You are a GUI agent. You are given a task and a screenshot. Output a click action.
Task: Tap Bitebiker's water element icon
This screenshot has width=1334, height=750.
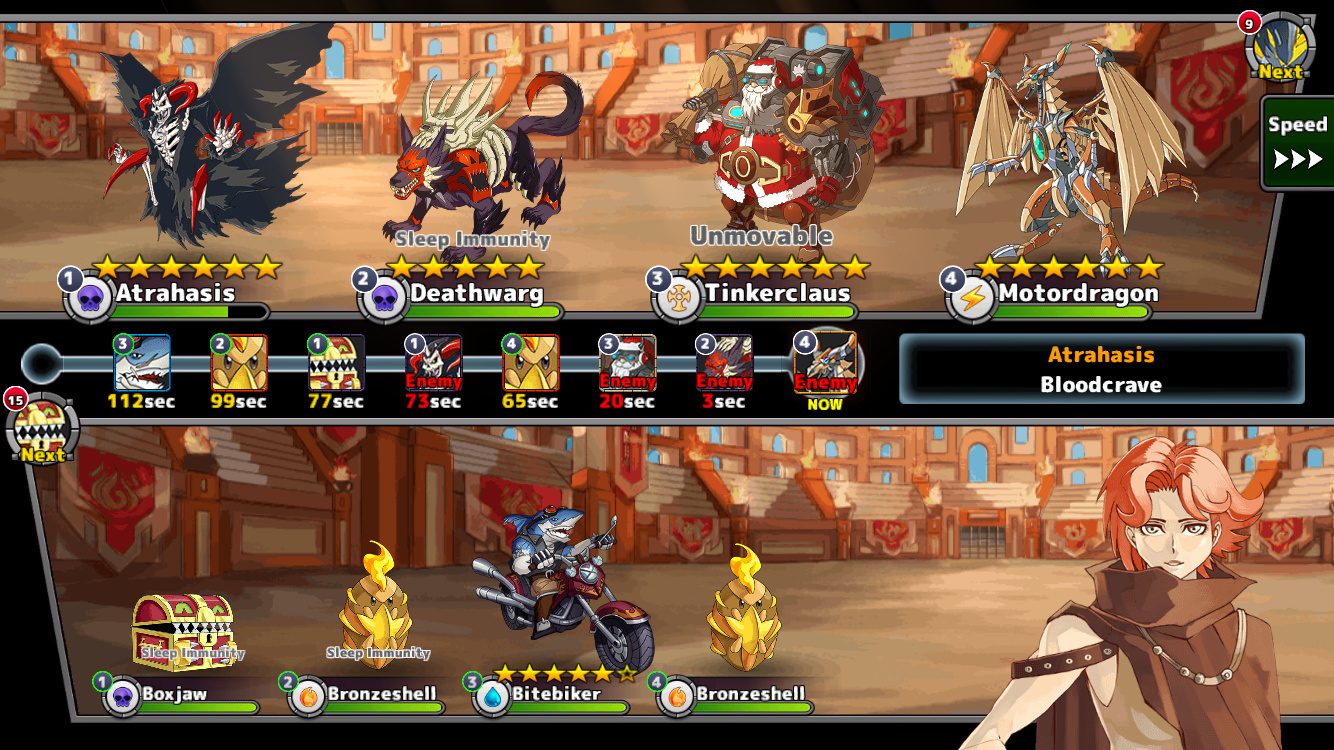[x=491, y=697]
